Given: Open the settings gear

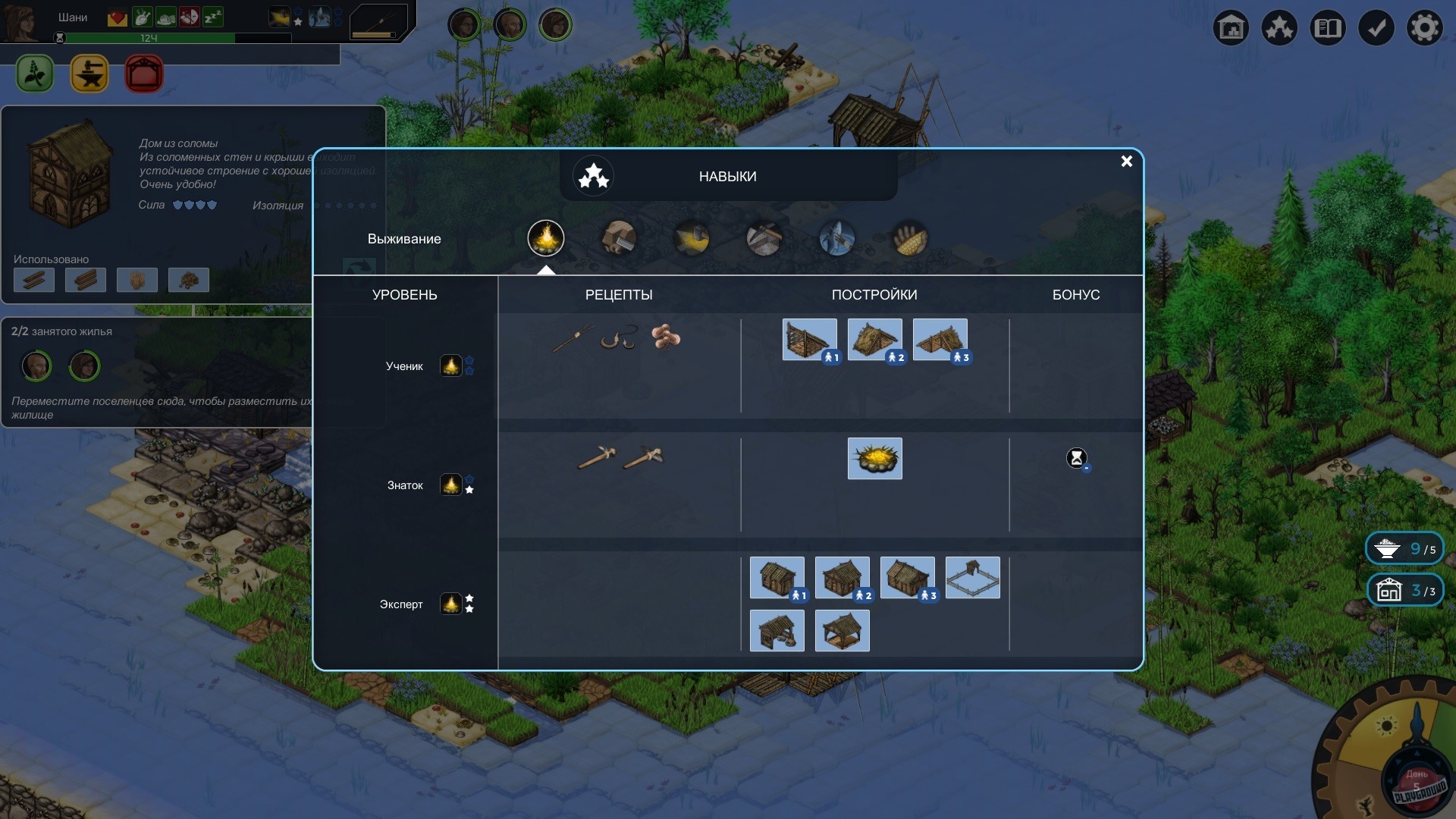Looking at the screenshot, I should (x=1426, y=27).
